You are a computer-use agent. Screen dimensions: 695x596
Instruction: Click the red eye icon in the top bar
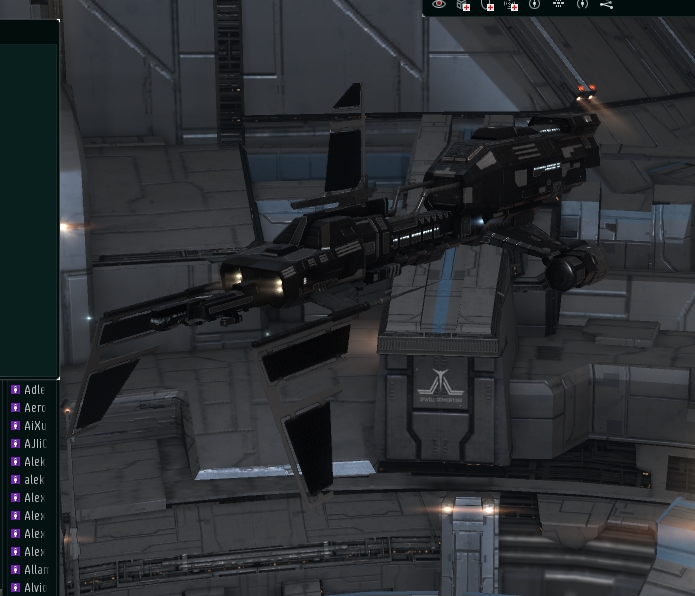pyautogui.click(x=439, y=5)
